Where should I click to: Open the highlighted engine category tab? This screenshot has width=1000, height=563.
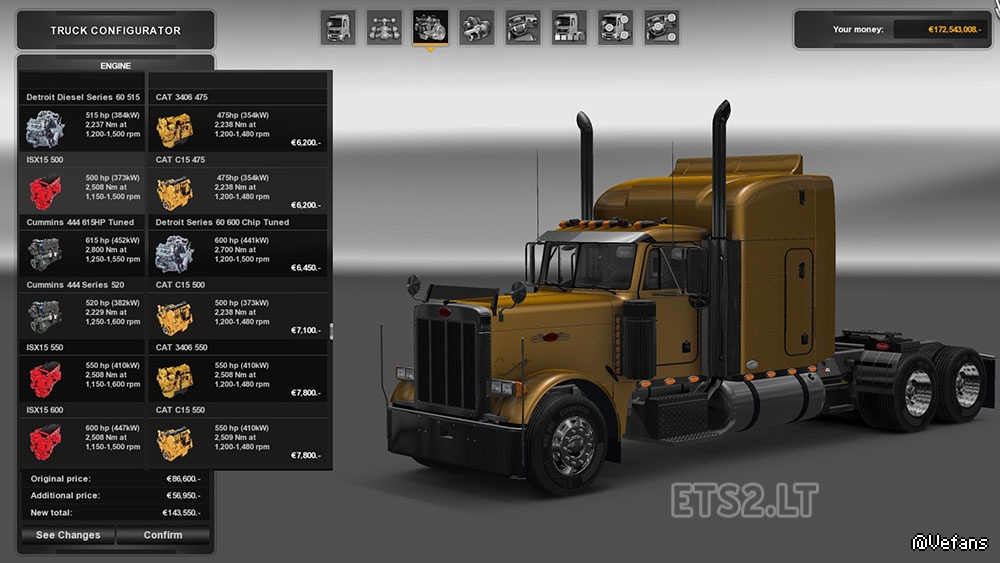tap(430, 28)
